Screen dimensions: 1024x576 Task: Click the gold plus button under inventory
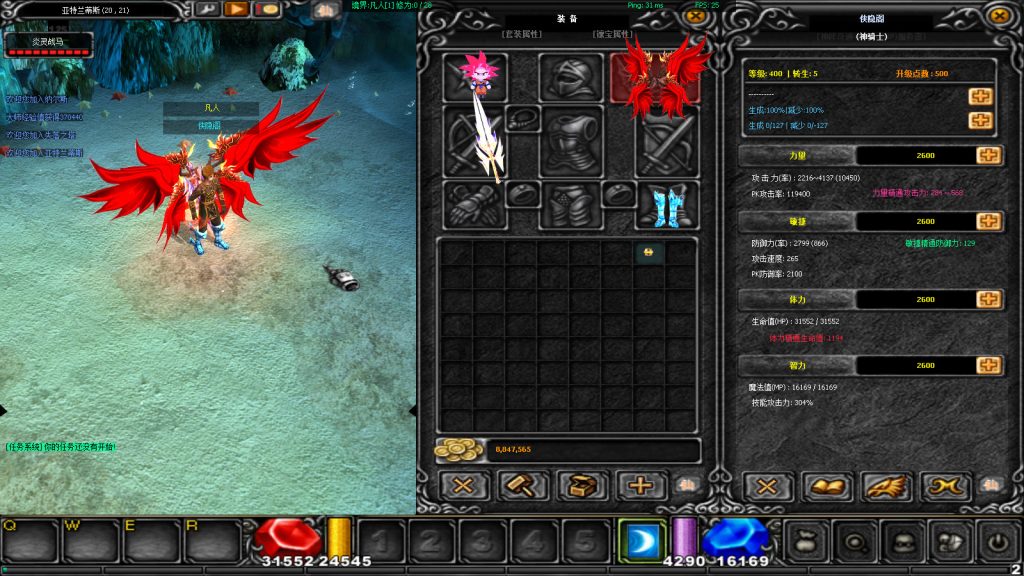tap(640, 486)
